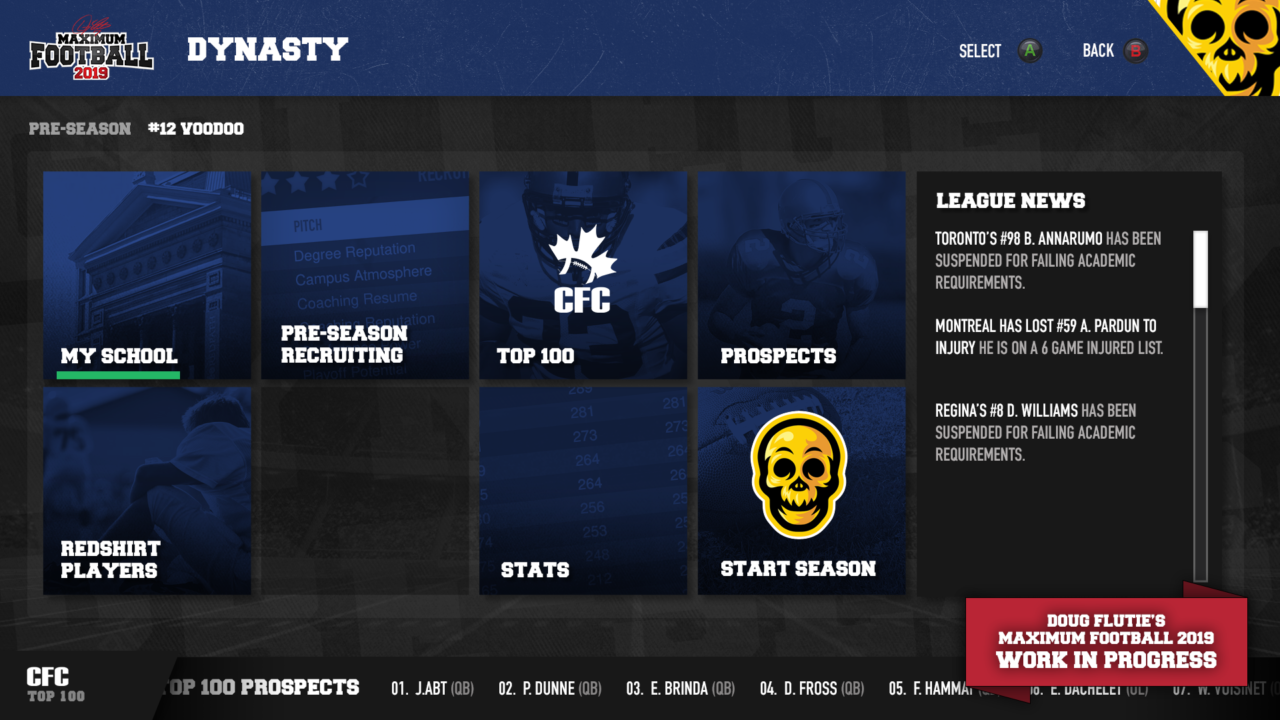The image size is (1280, 720).
Task: Open the Dynasty header title
Action: pyautogui.click(x=267, y=48)
